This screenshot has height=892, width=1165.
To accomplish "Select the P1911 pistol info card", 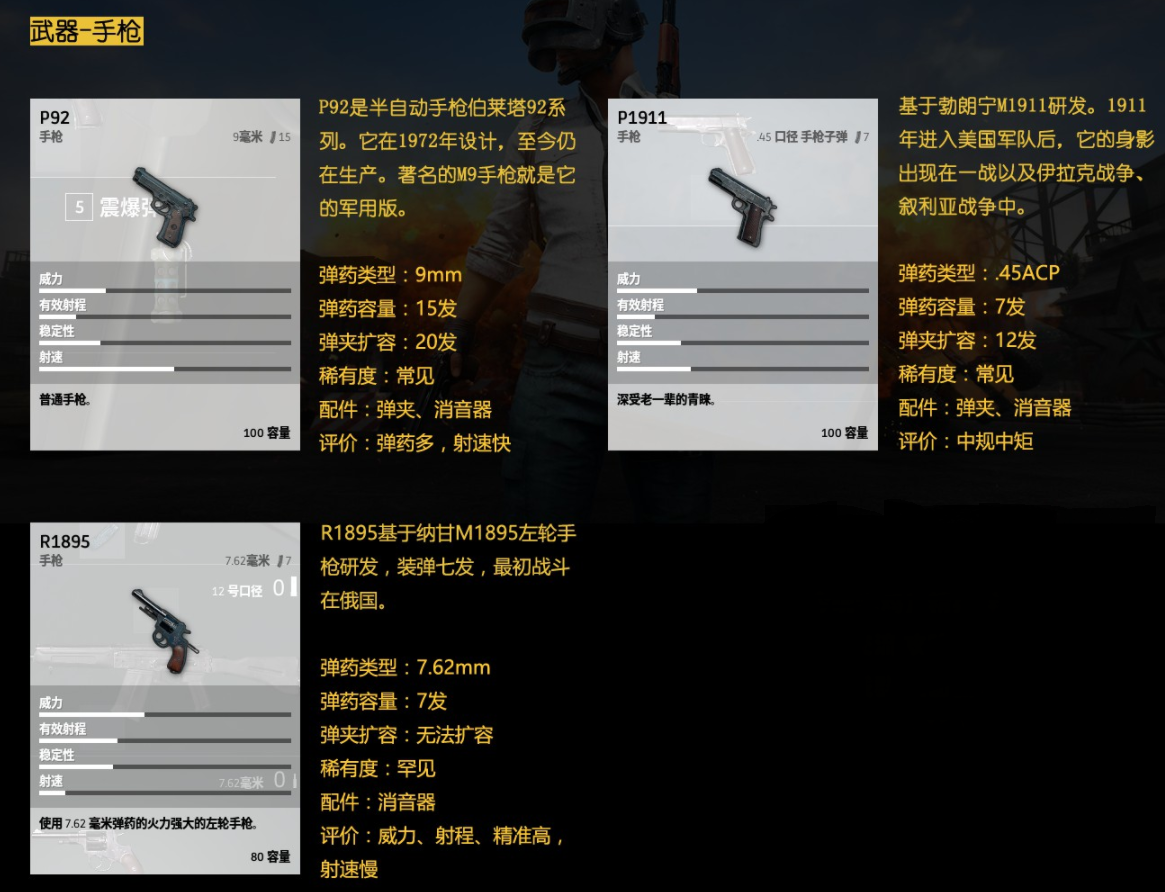I will click(x=743, y=275).
